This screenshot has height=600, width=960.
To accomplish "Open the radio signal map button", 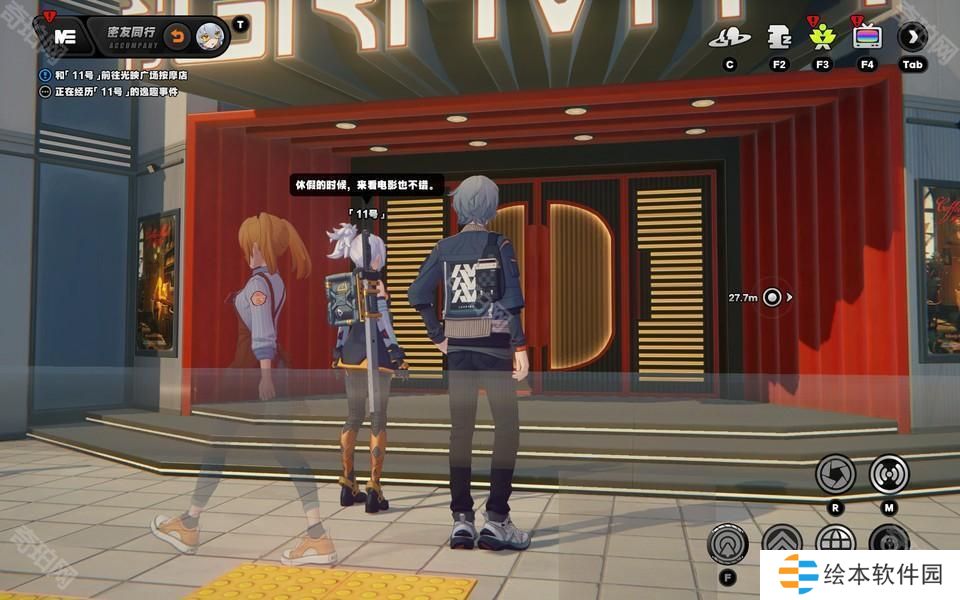I will (888, 473).
